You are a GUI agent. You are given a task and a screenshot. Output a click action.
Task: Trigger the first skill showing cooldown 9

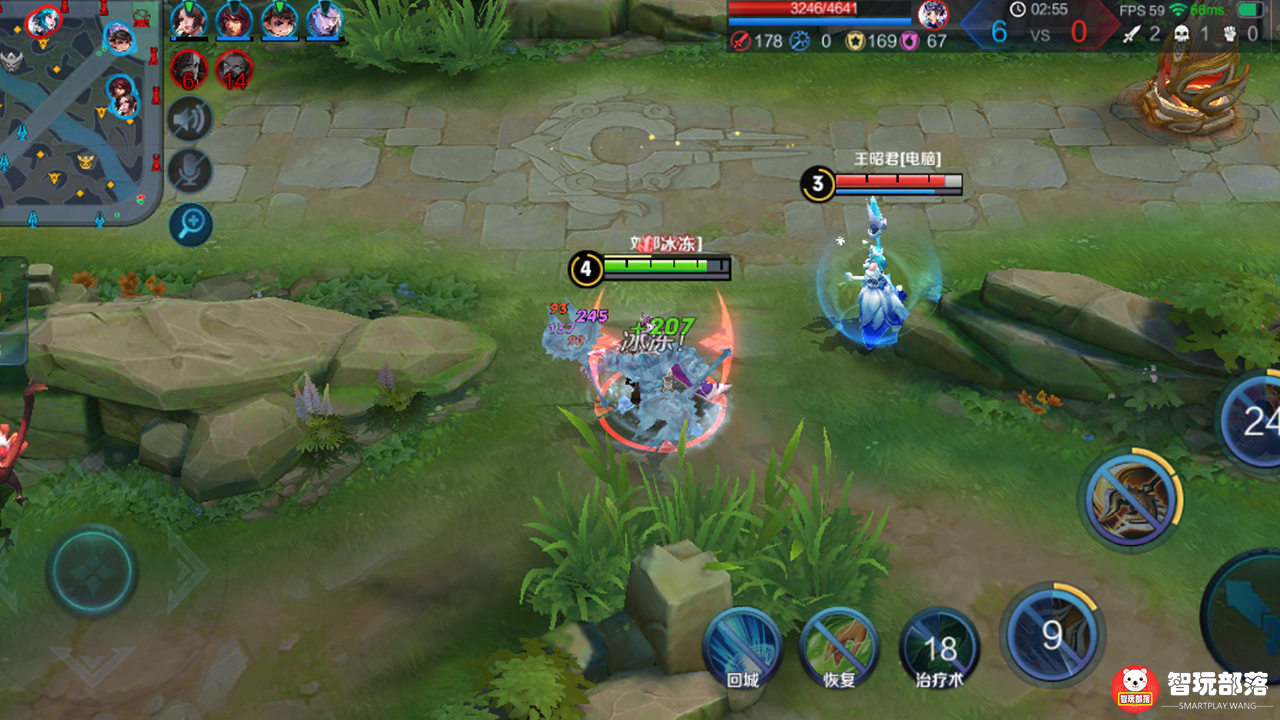(x=1052, y=634)
